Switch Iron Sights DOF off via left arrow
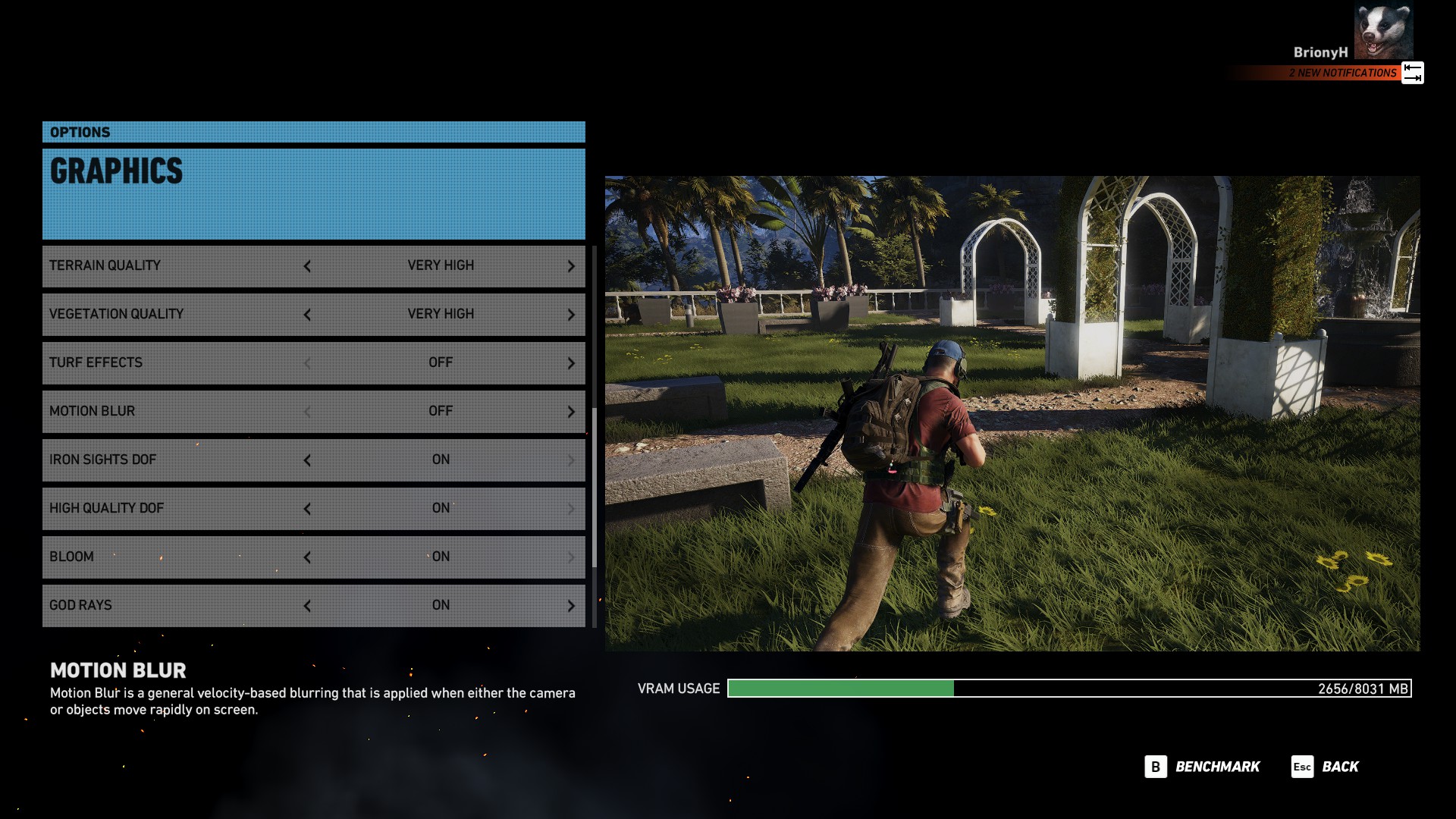1456x819 pixels. coord(307,460)
